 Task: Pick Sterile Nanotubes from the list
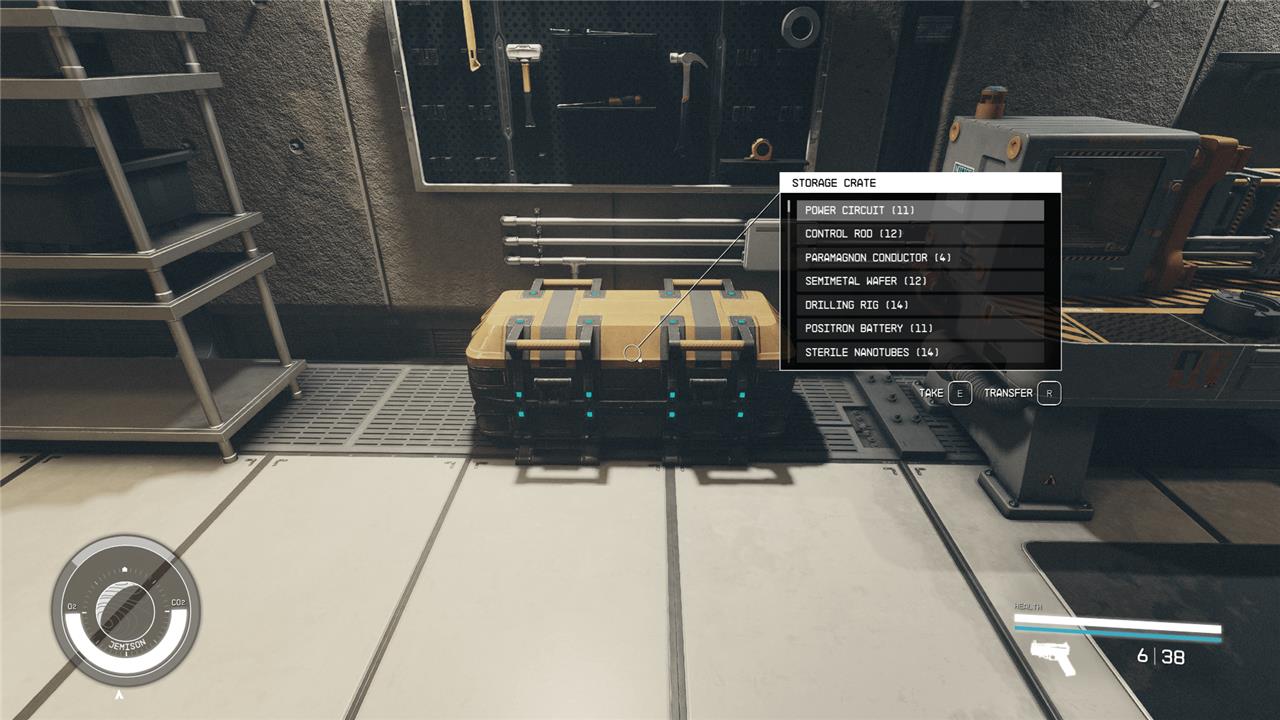[919, 352]
